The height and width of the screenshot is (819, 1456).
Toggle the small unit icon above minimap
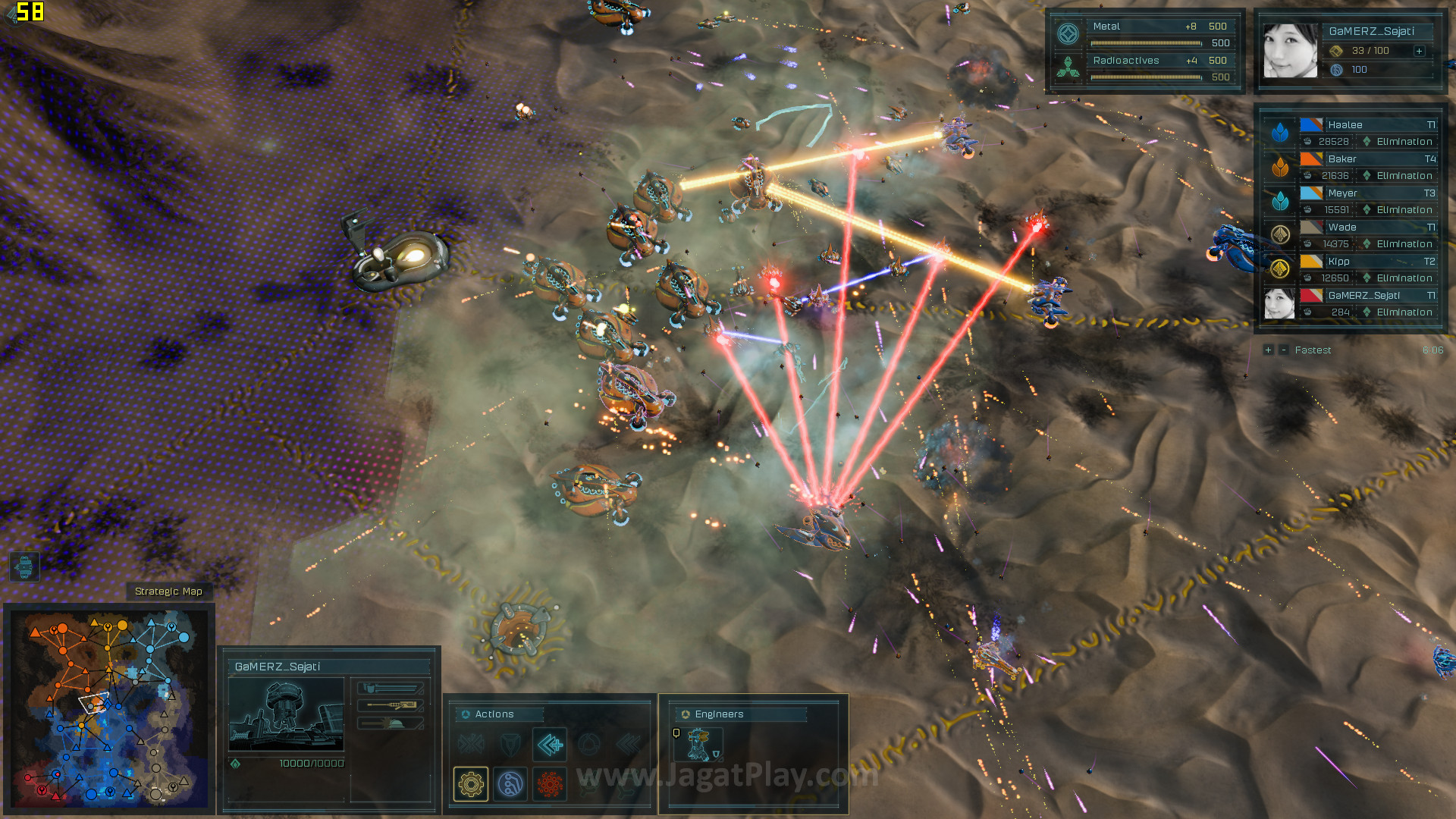point(24,566)
